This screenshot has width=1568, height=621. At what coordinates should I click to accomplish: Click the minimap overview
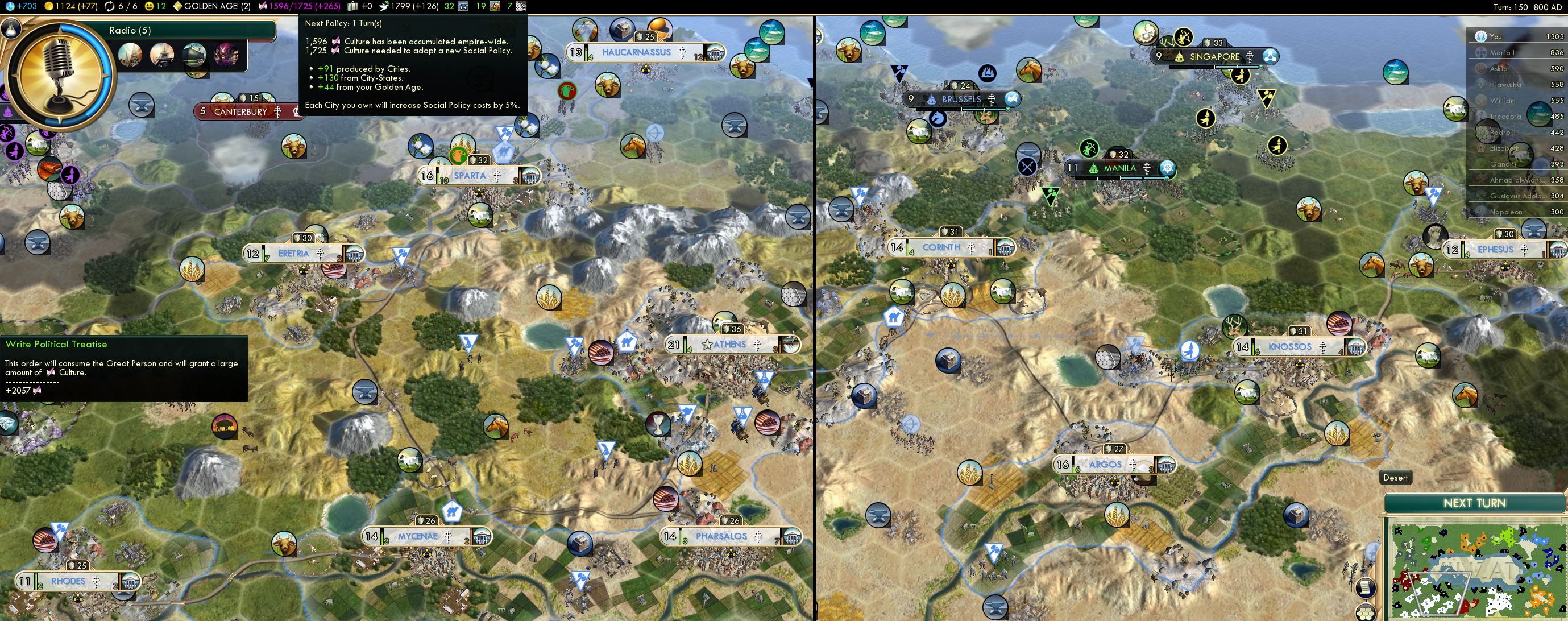[x=1477, y=570]
